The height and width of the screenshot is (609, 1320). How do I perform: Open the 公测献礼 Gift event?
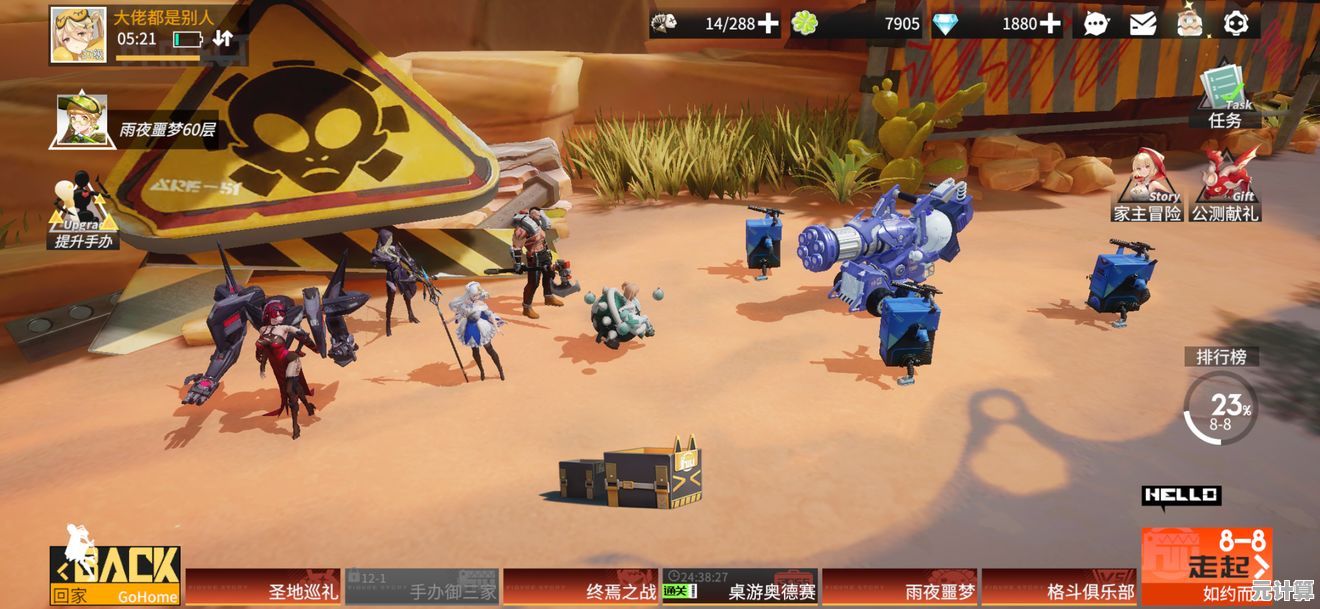[x=1225, y=186]
